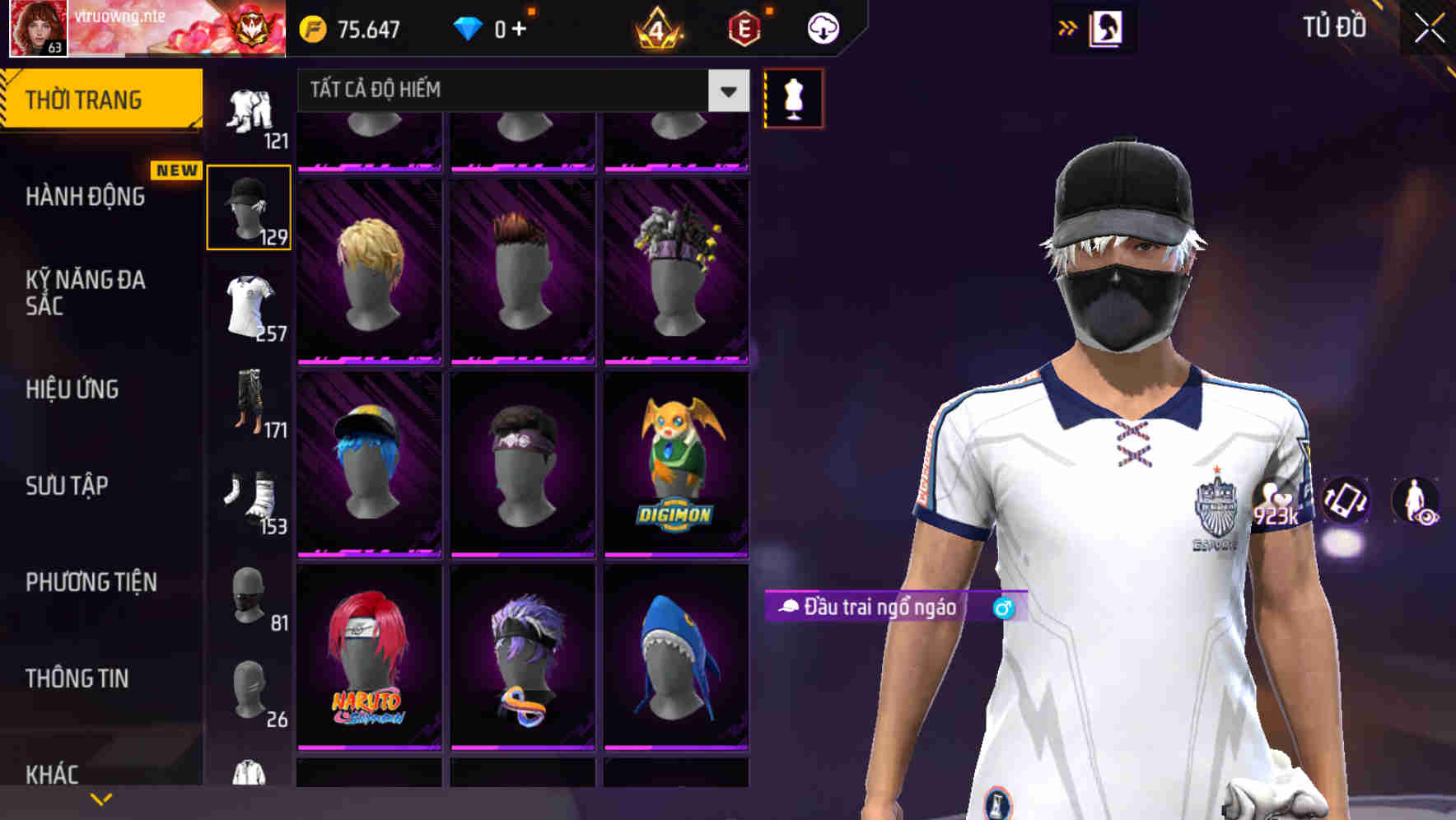The image size is (1456, 820).
Task: Select the Naruto Shippuden red hair thumbnail
Action: click(368, 659)
